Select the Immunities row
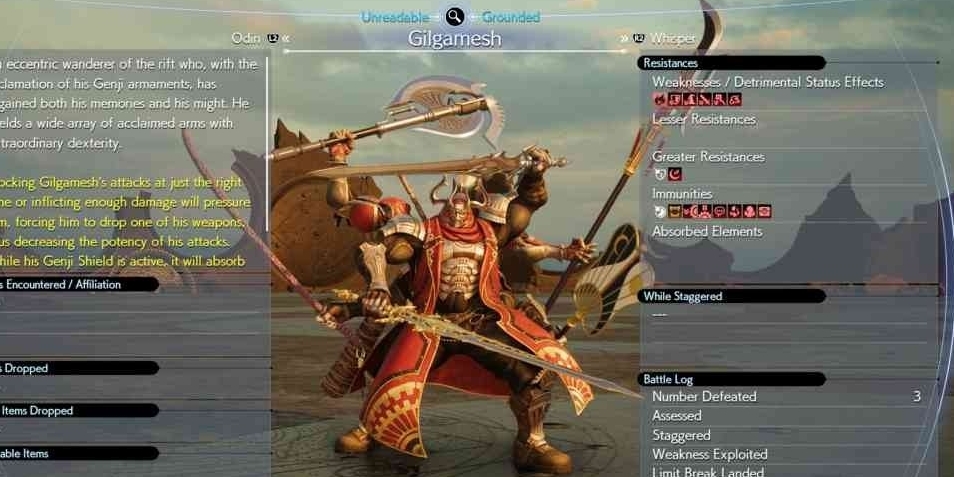 point(682,194)
